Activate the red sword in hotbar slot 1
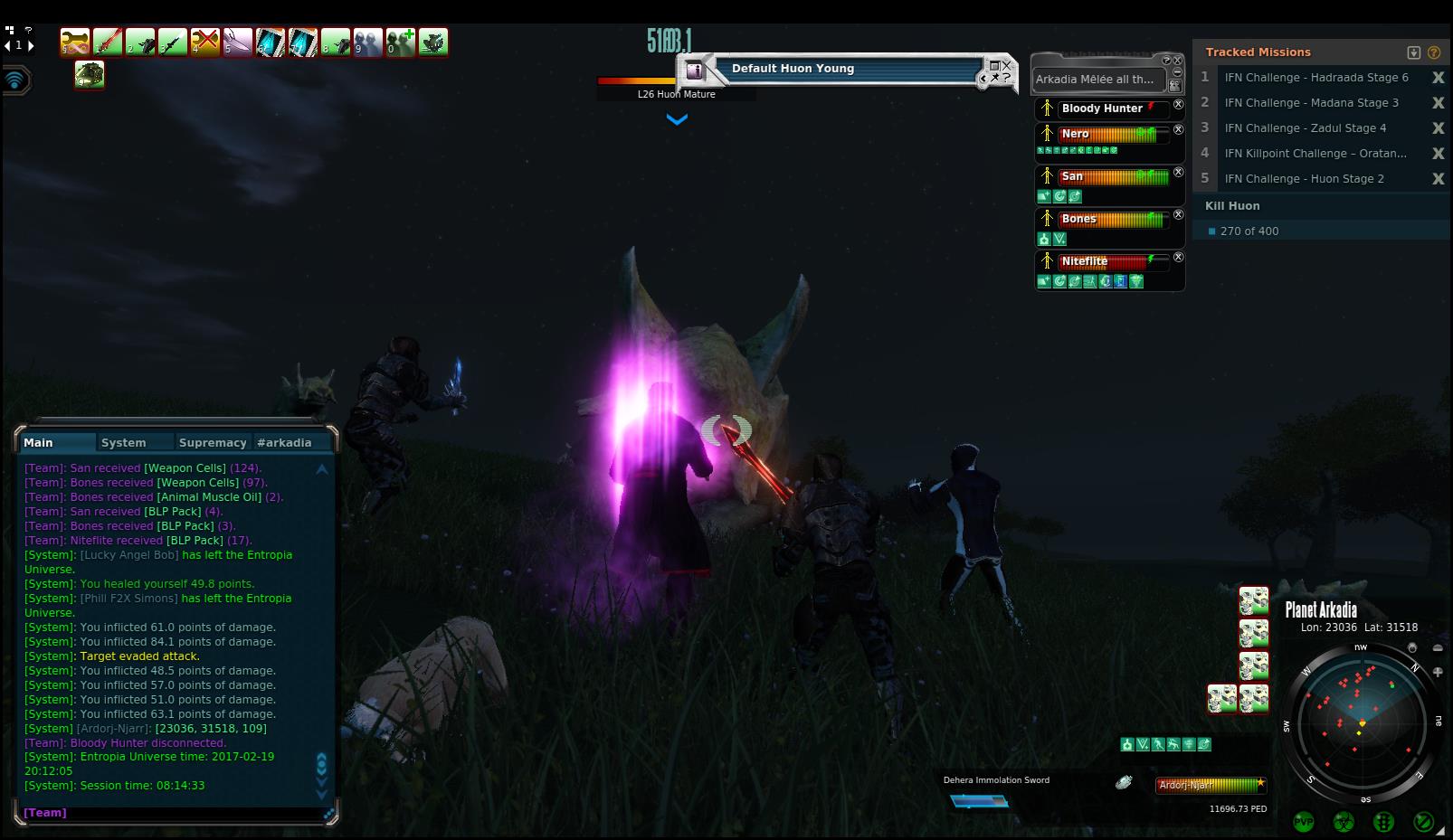The width and height of the screenshot is (1453, 840). pos(108,42)
